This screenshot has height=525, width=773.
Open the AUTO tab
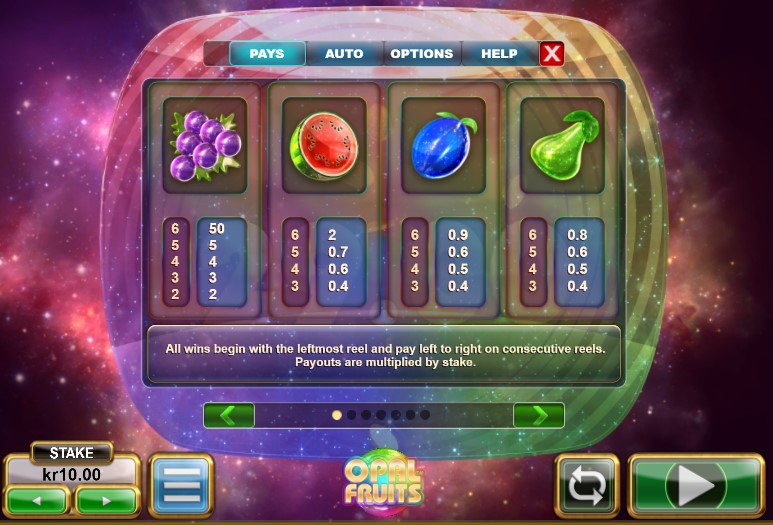tap(344, 54)
